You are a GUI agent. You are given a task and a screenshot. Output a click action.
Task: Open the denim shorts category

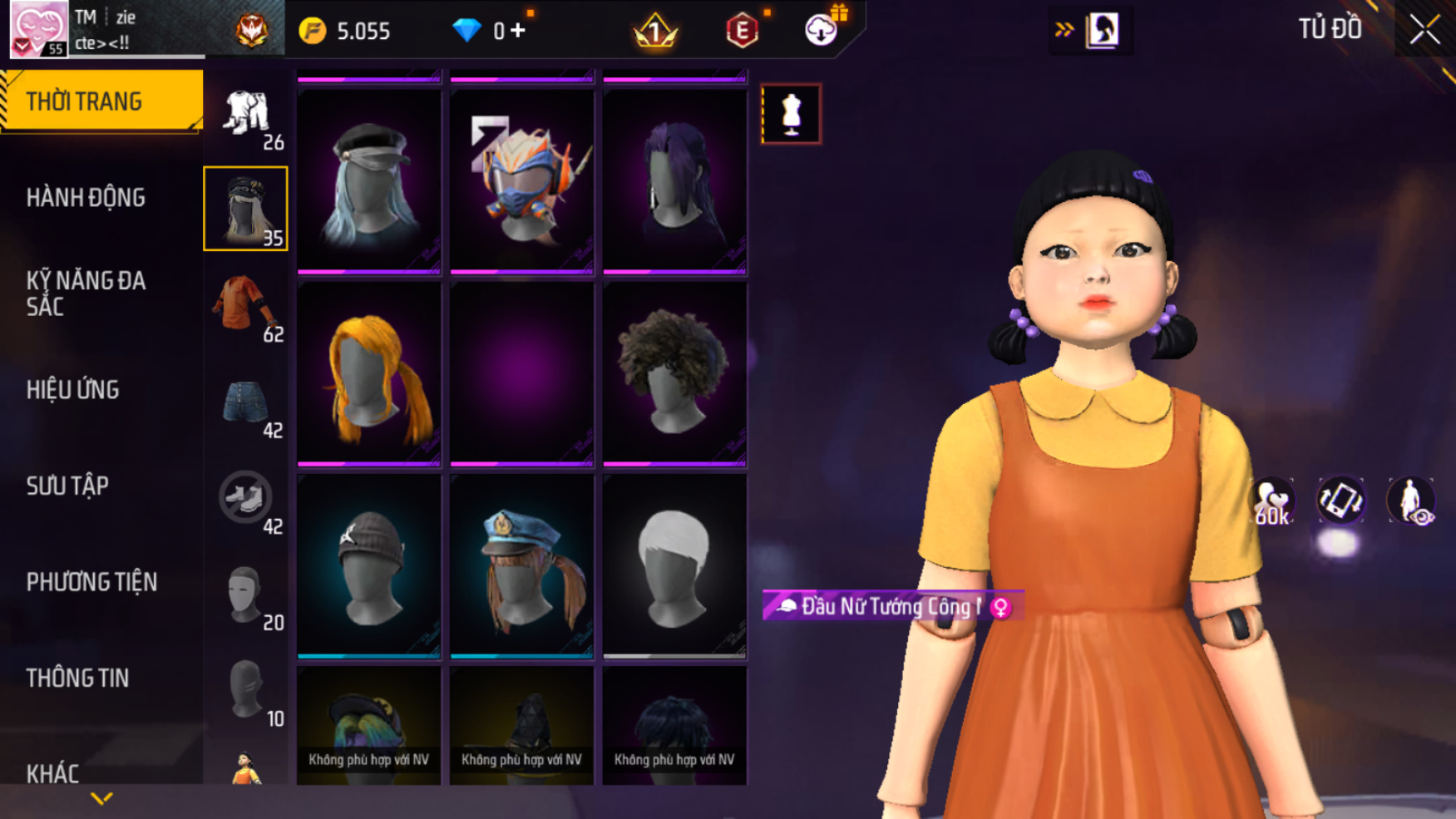tap(246, 404)
